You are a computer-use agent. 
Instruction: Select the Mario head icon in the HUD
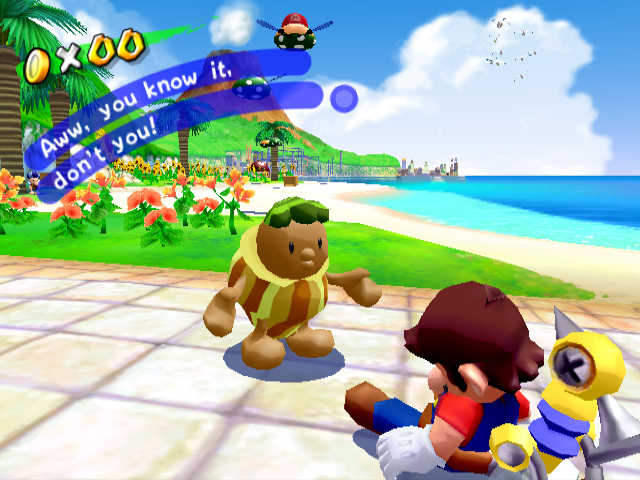[x=294, y=23]
